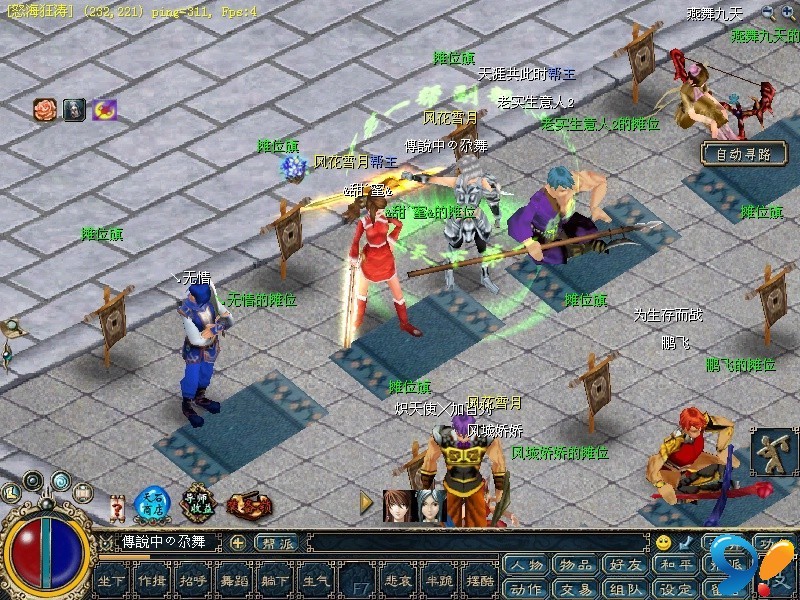
Task: Click the 自动寻路 auto-pathfinding button
Action: (743, 154)
